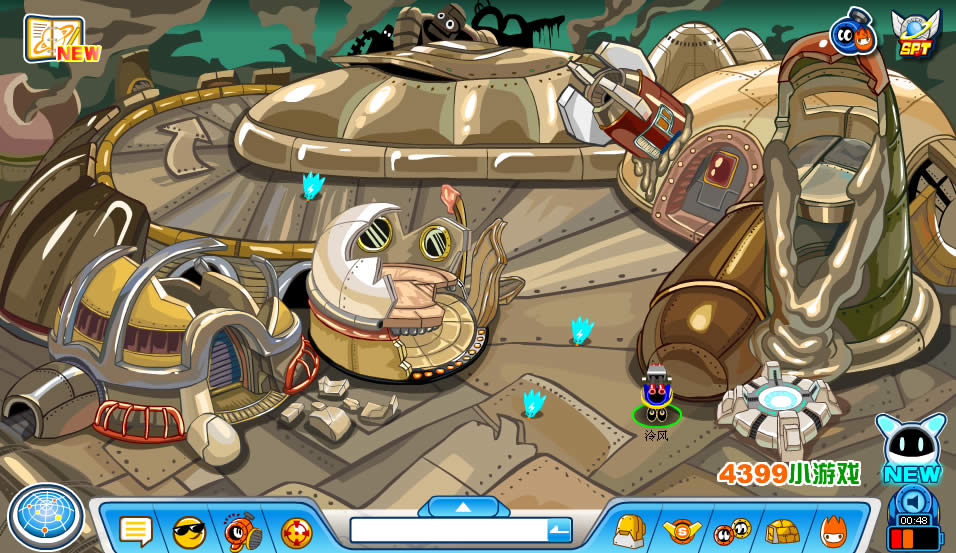Focus the chat text input box
Viewport: 956px width, 553px height.
click(x=448, y=530)
